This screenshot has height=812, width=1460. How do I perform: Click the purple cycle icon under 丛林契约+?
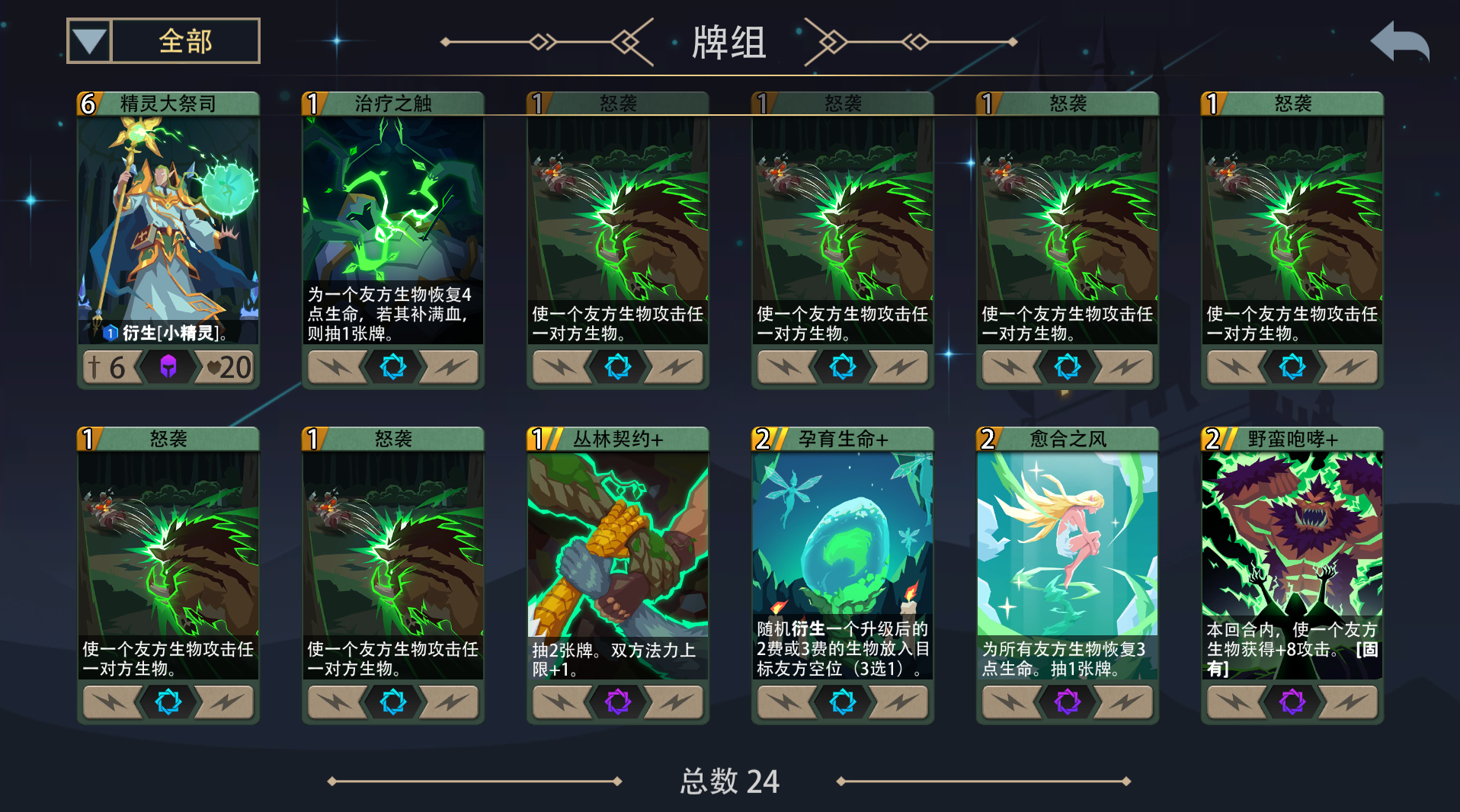pos(617,702)
